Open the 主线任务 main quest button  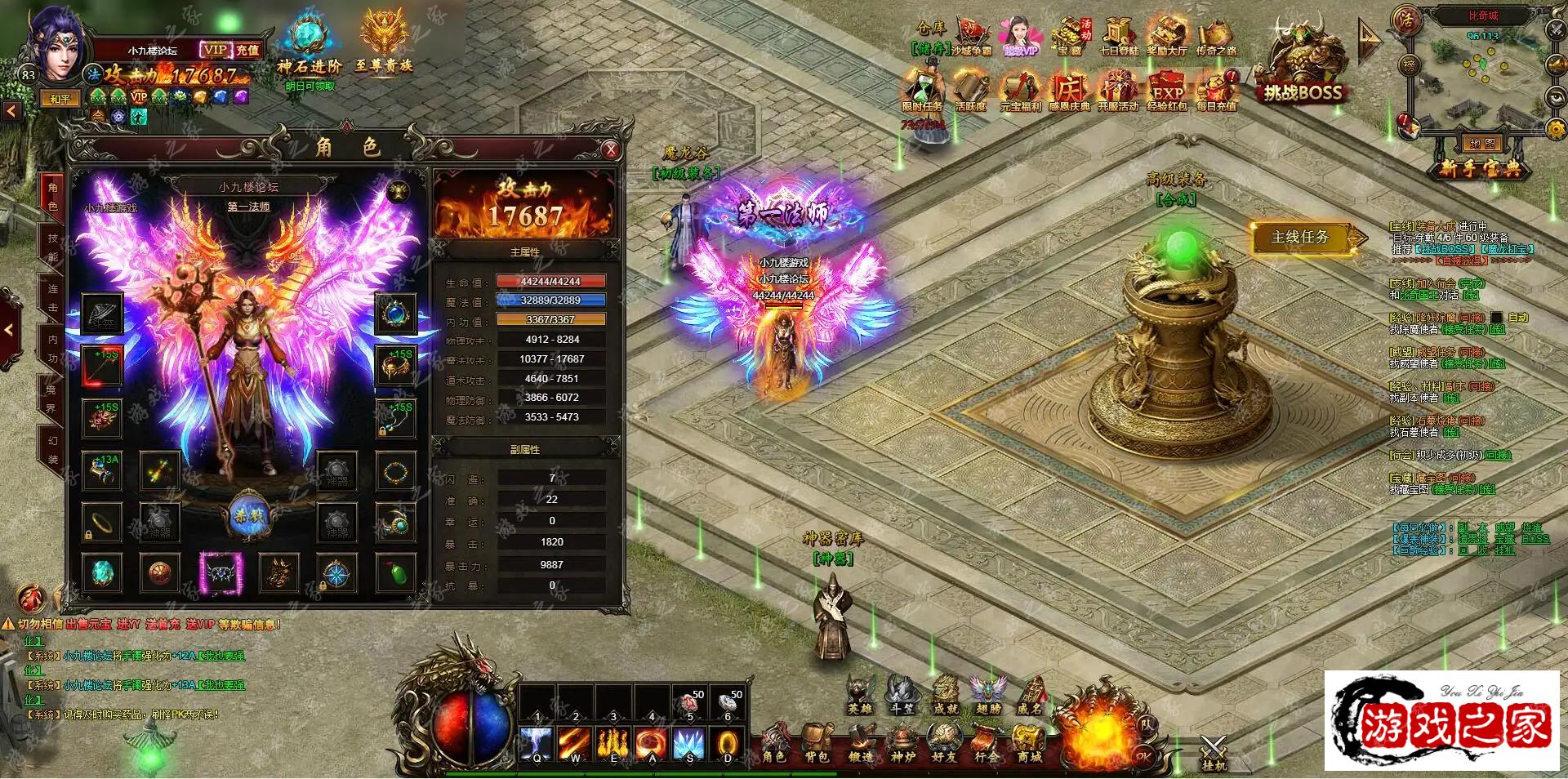tap(1300, 238)
